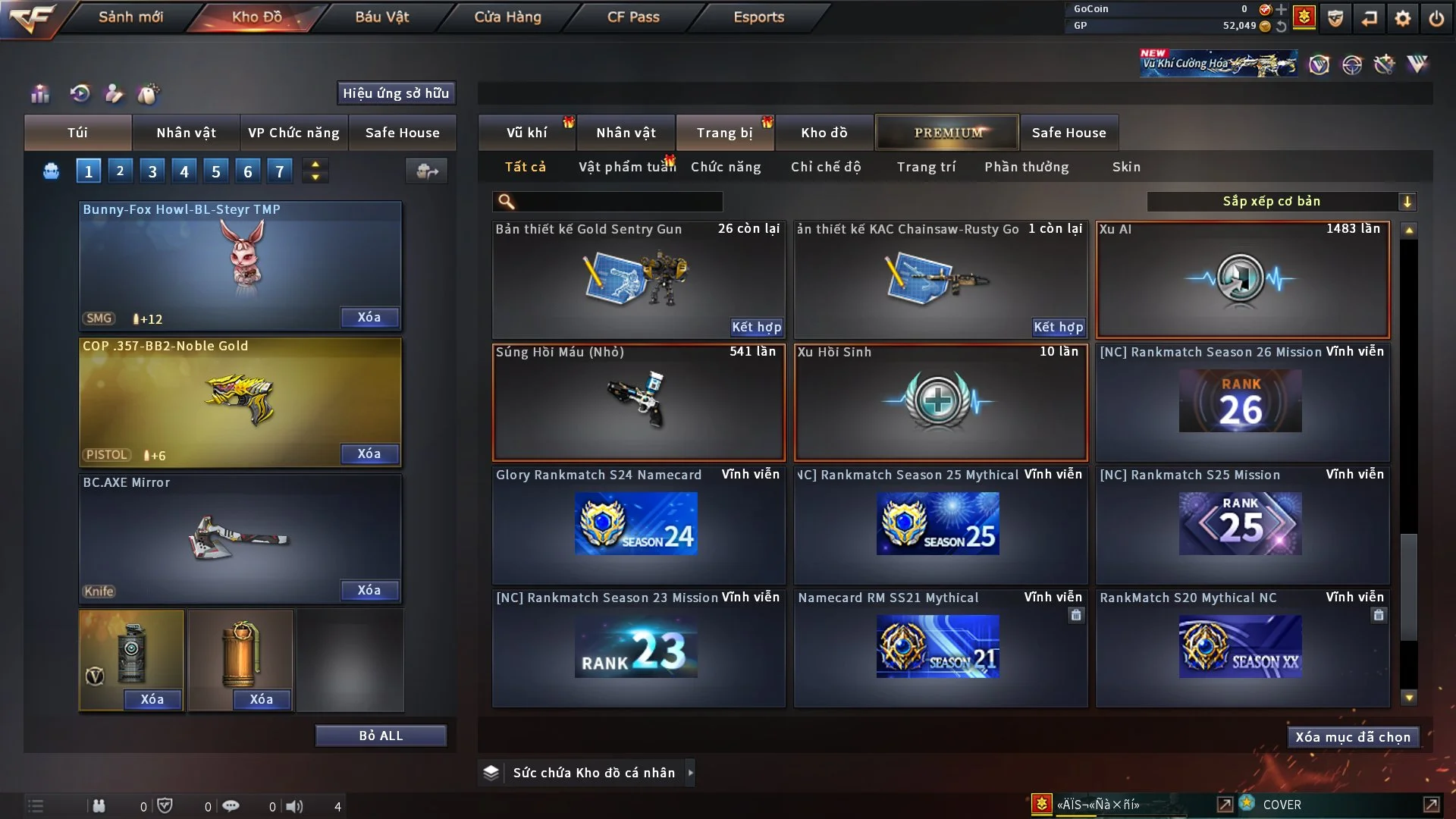This screenshot has width=1456, height=819.
Task: Go to the Sảnh mới lobby tab
Action: [130, 17]
